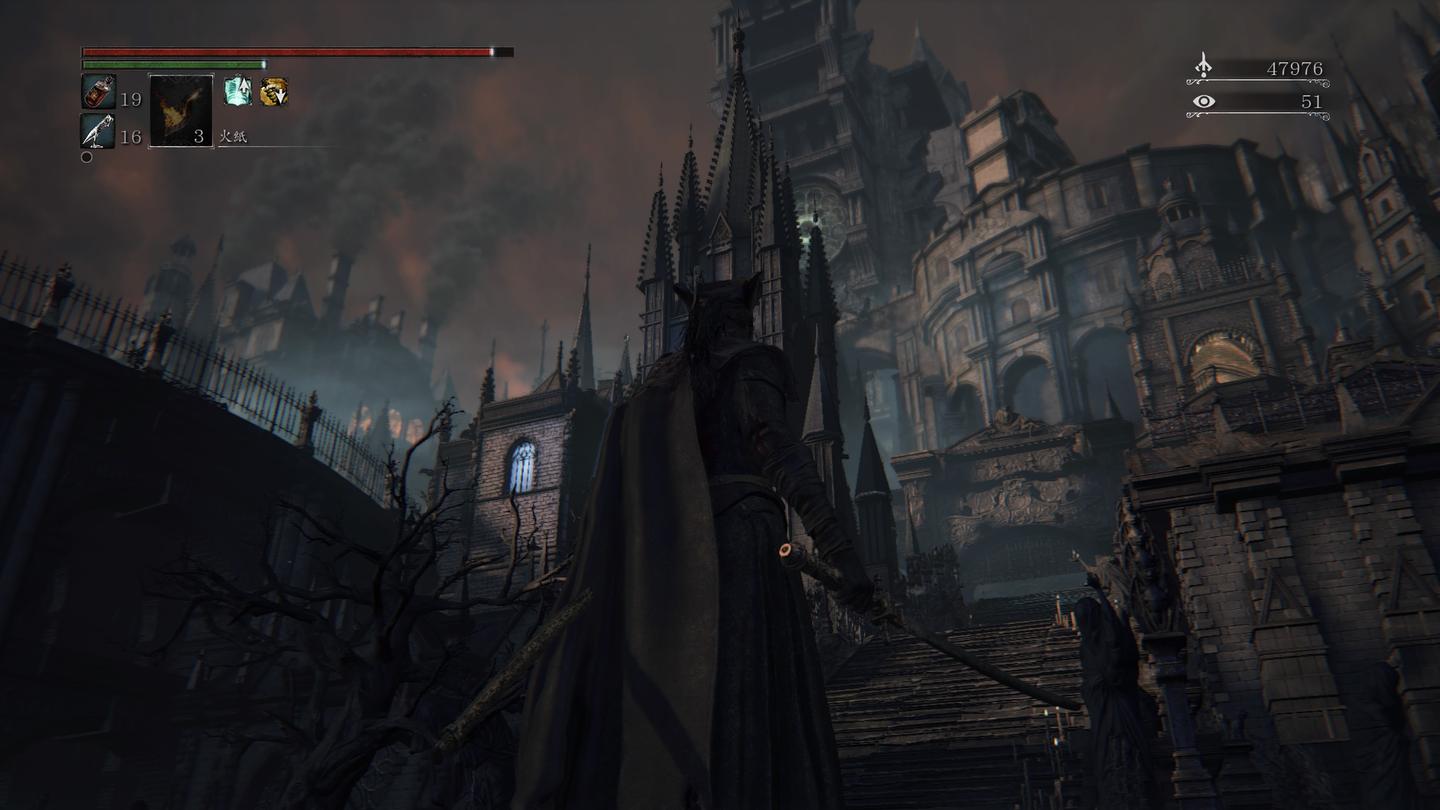
Task: Use the blood vial item icon
Action: coord(98,92)
